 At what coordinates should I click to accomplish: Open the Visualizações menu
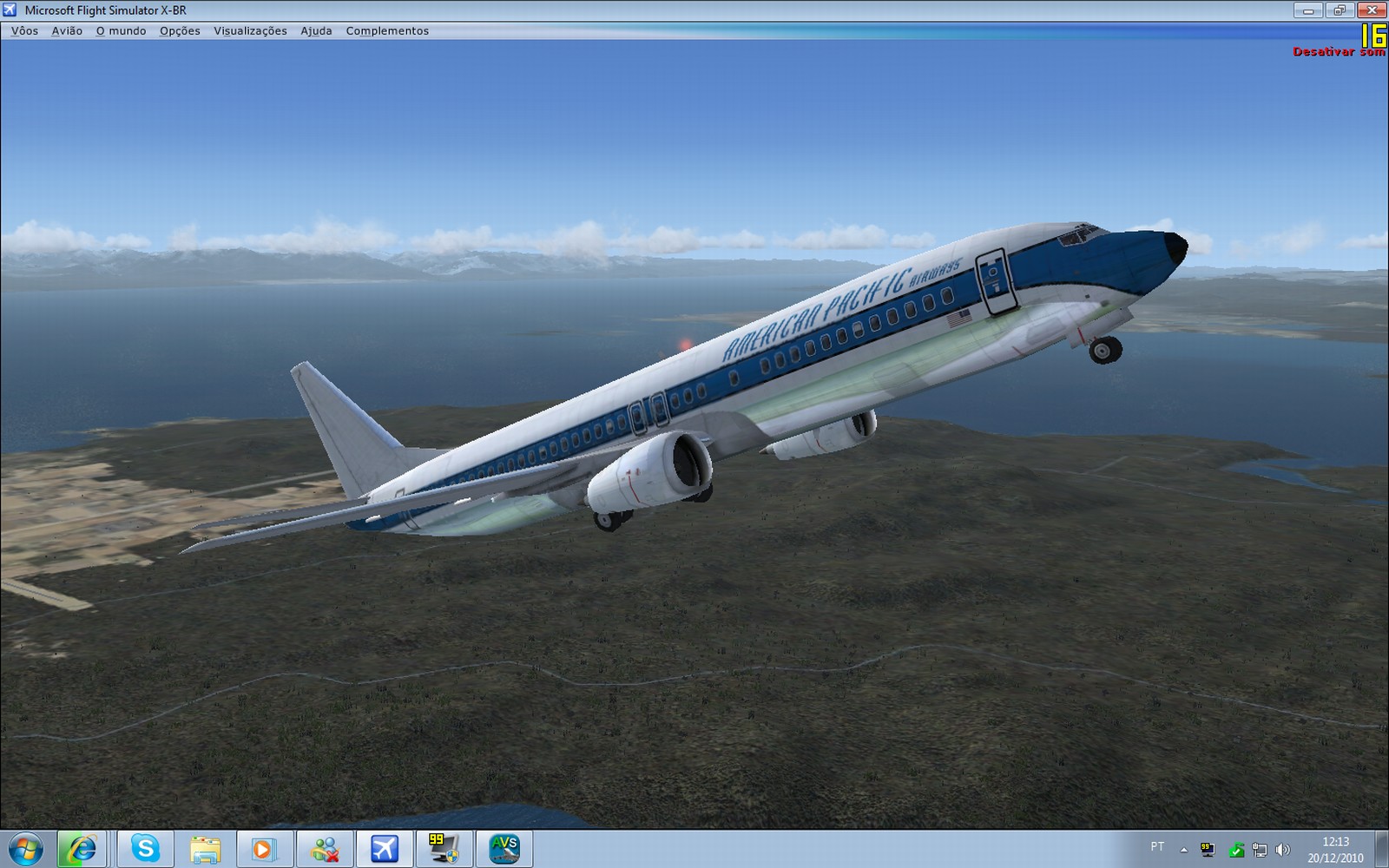[248, 30]
